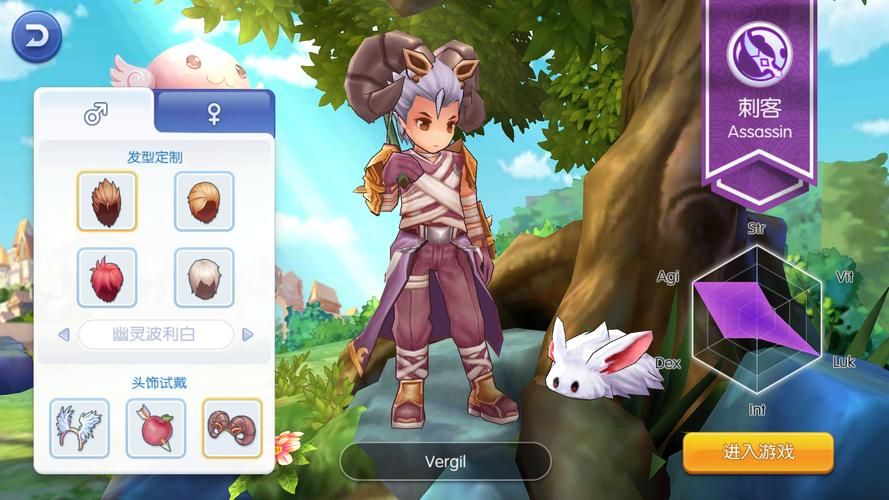Screen dimensions: 889x500
Task: Click the yellow 进入游戏 enter game button
Action: click(x=758, y=452)
